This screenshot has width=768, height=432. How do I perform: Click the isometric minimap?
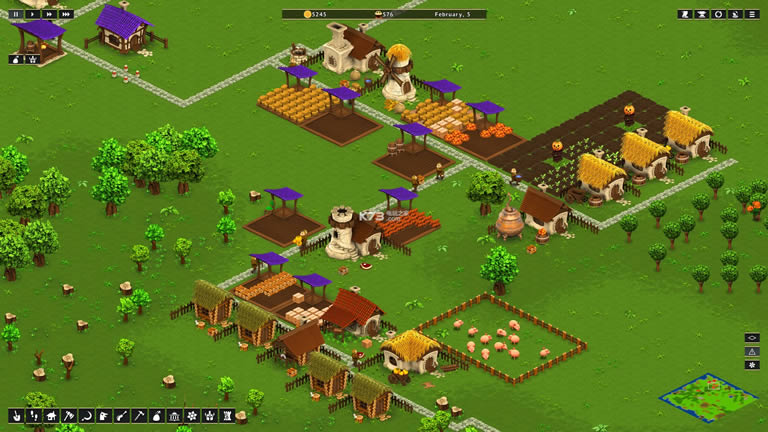[x=708, y=397]
